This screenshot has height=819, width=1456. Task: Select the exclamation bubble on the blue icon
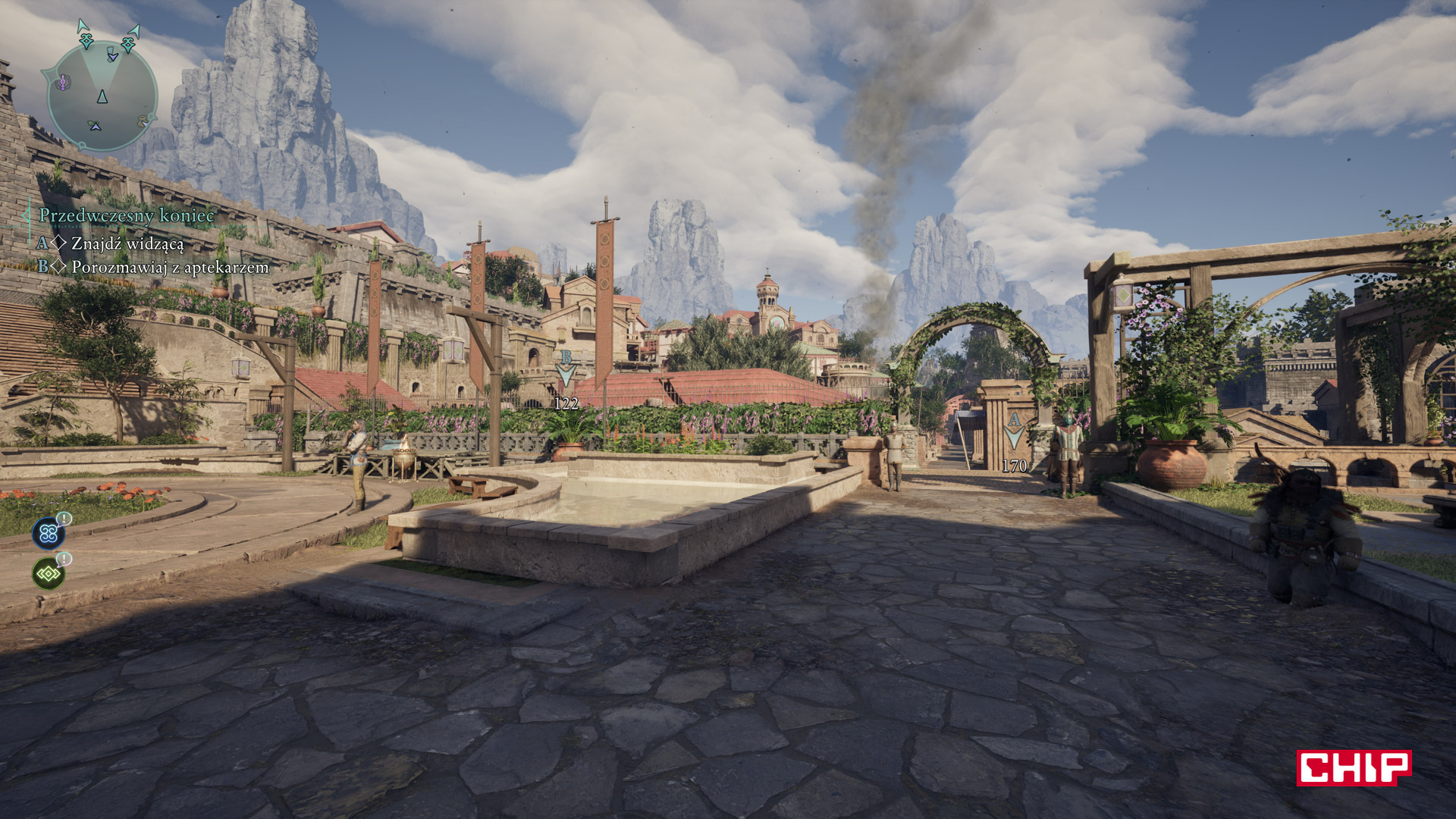pos(64,519)
